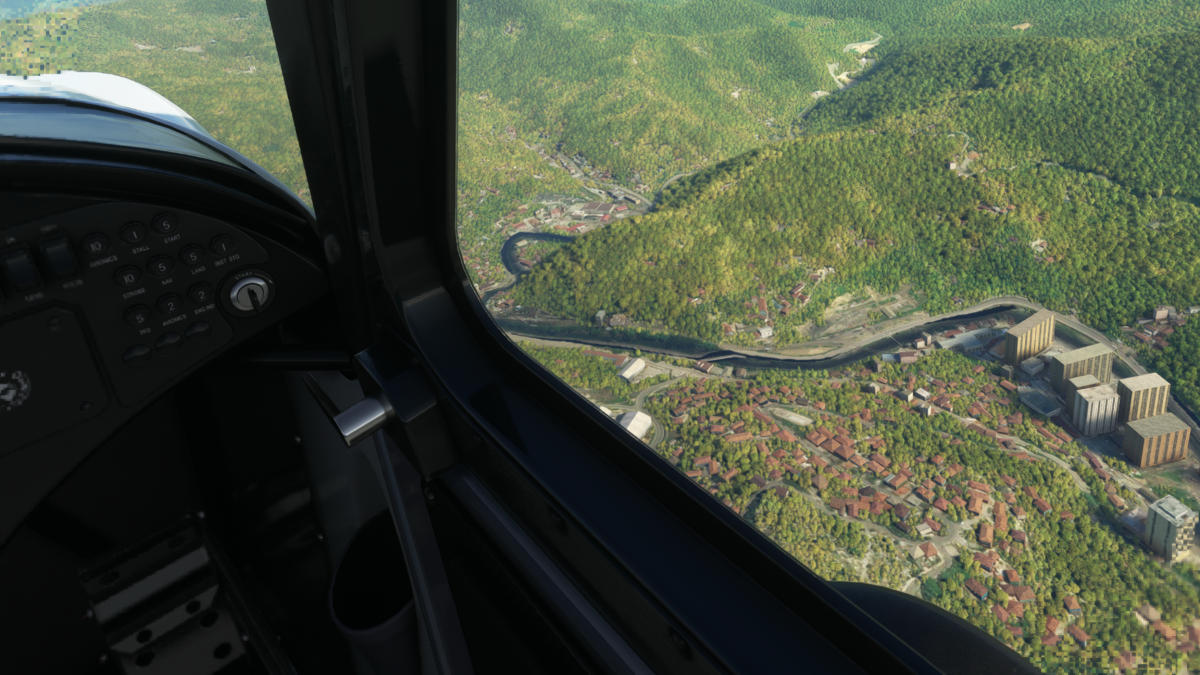Pull the START circuit breaker
The width and height of the screenshot is (1200, 675).
tap(165, 224)
